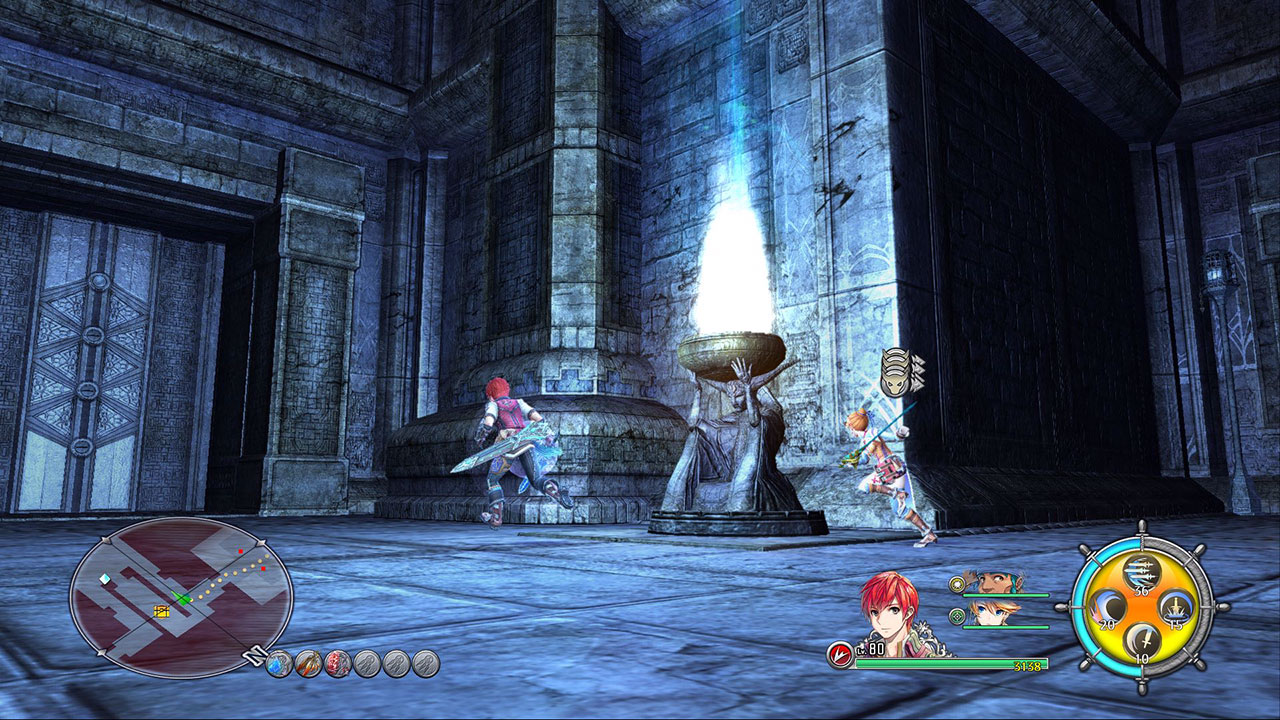Image resolution: width=1280 pixels, height=720 pixels.
Task: Switch to the blonde party member portrait
Action: 991,613
